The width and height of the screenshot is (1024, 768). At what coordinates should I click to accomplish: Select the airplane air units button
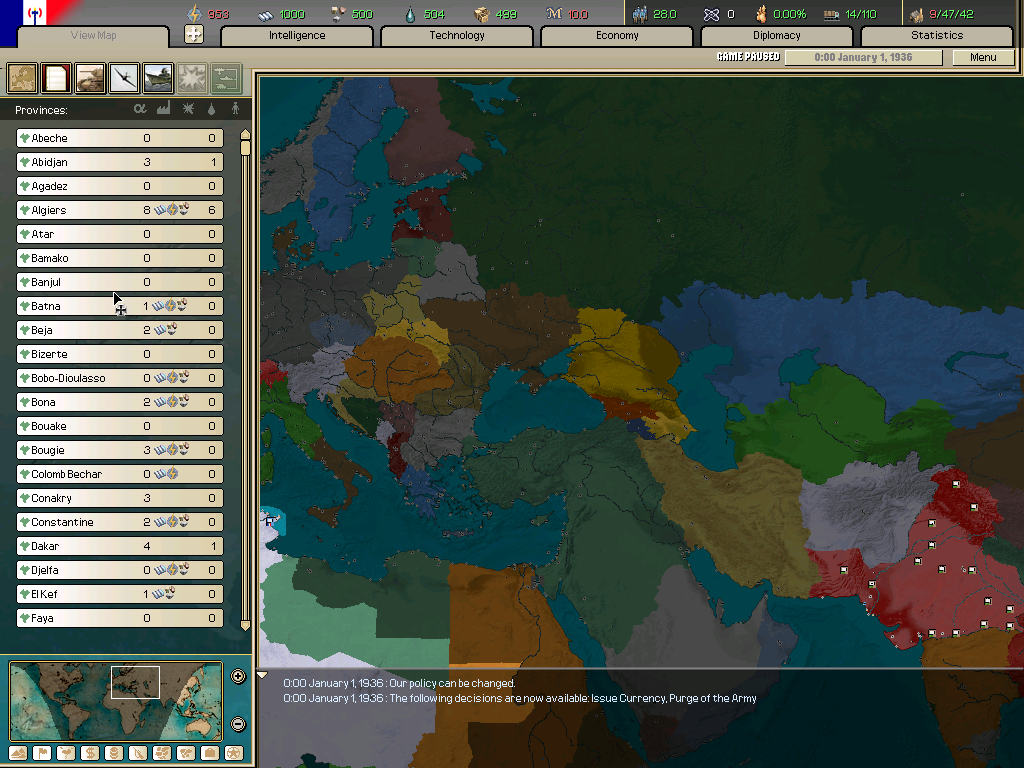click(124, 77)
